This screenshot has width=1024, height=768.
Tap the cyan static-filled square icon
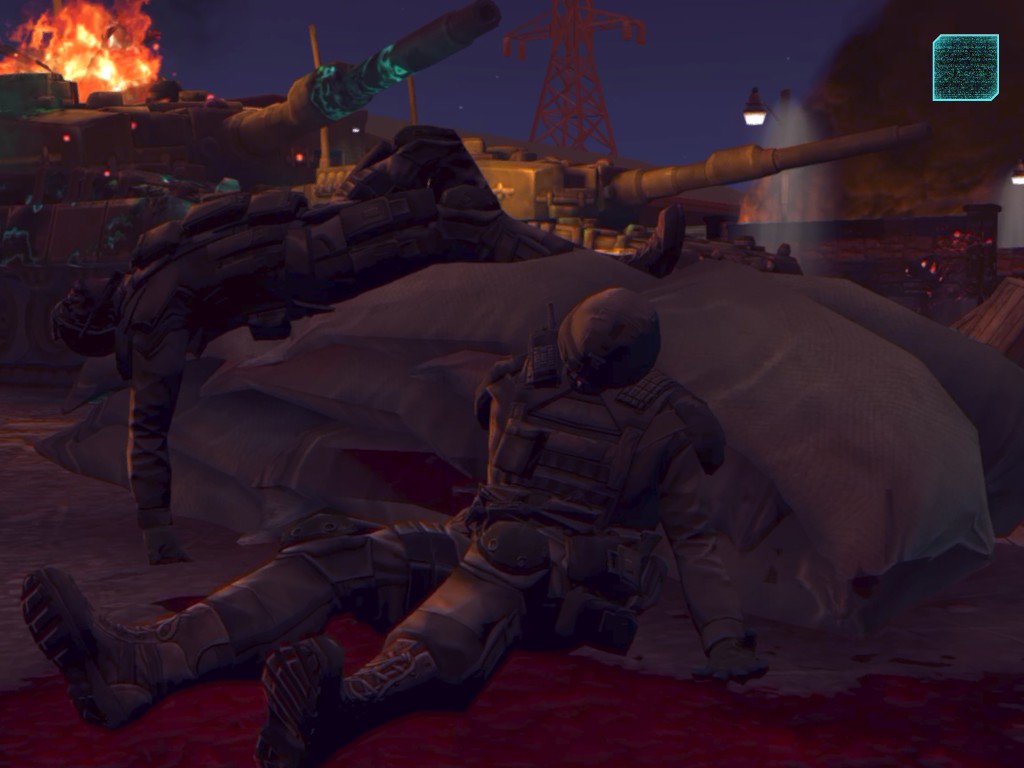965,67
